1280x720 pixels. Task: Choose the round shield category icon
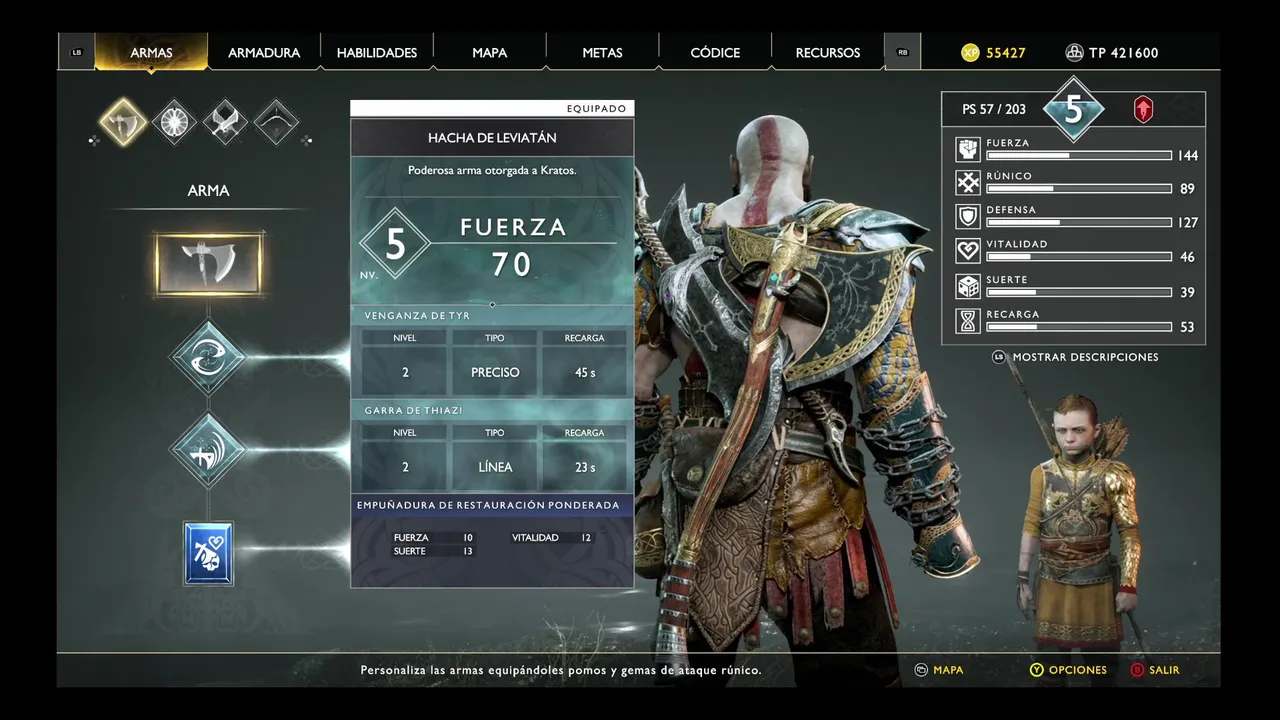174,122
